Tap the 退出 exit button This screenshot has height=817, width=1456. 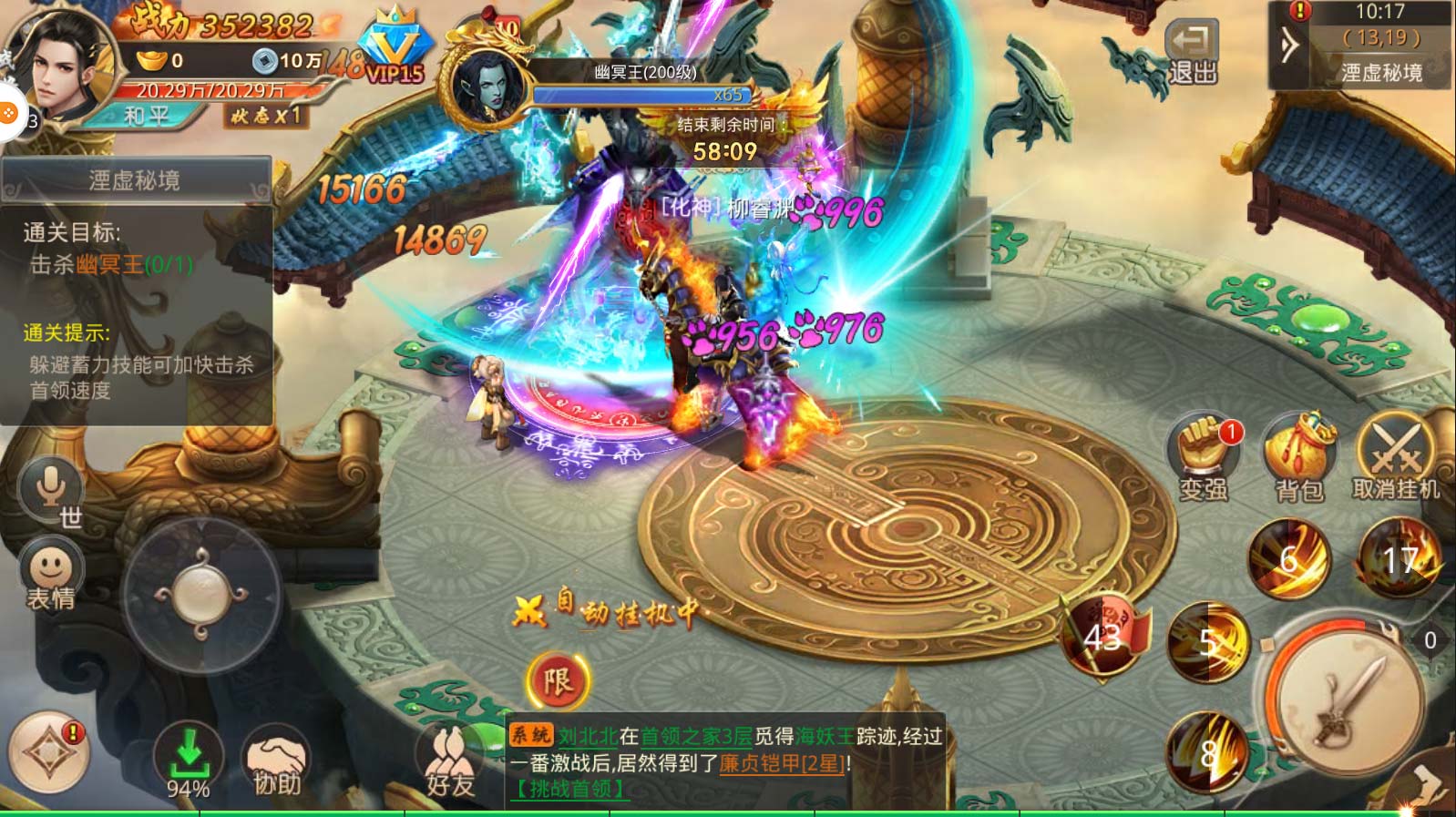coord(1192,54)
